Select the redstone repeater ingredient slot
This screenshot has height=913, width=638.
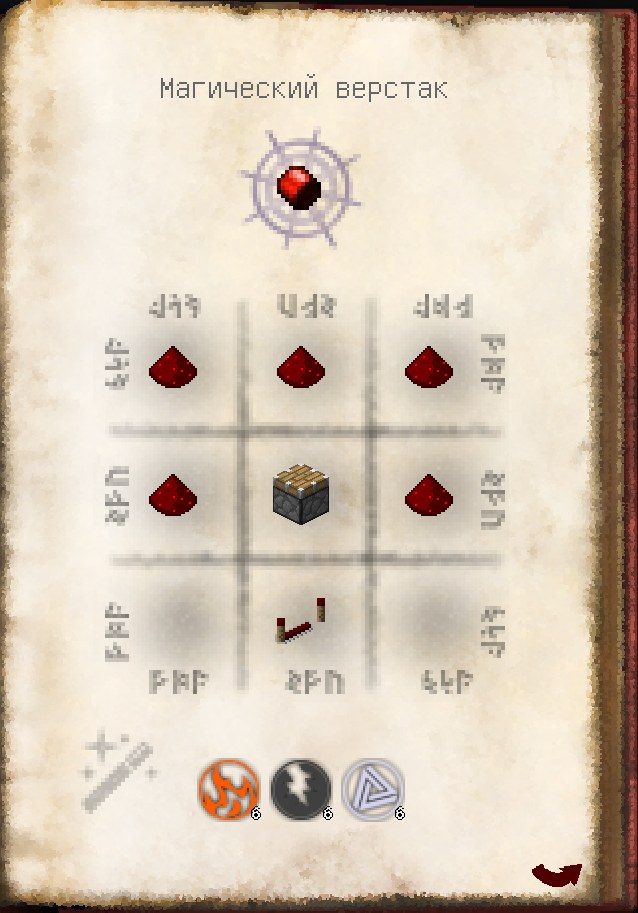[301, 621]
